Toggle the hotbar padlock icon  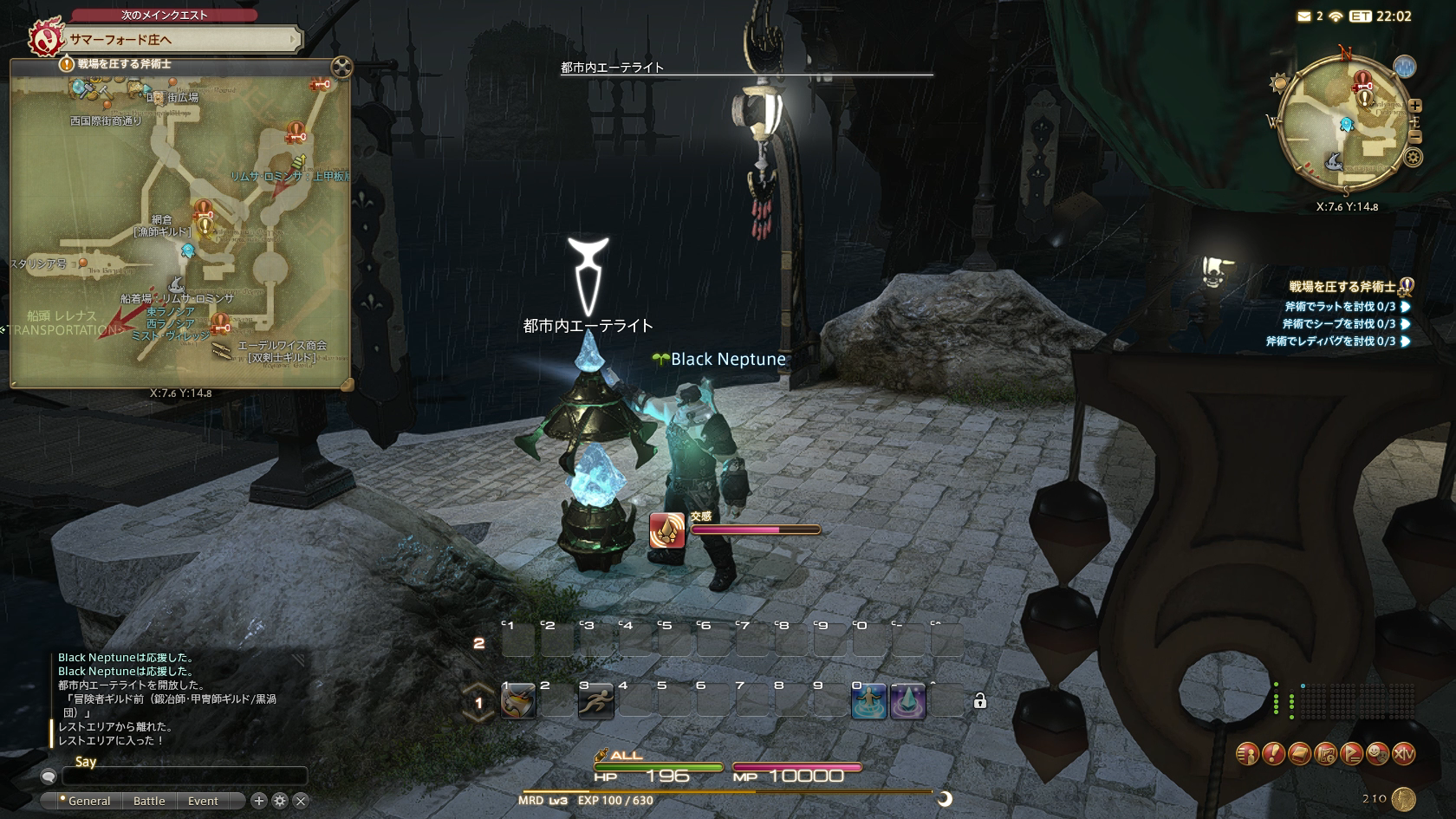[980, 701]
